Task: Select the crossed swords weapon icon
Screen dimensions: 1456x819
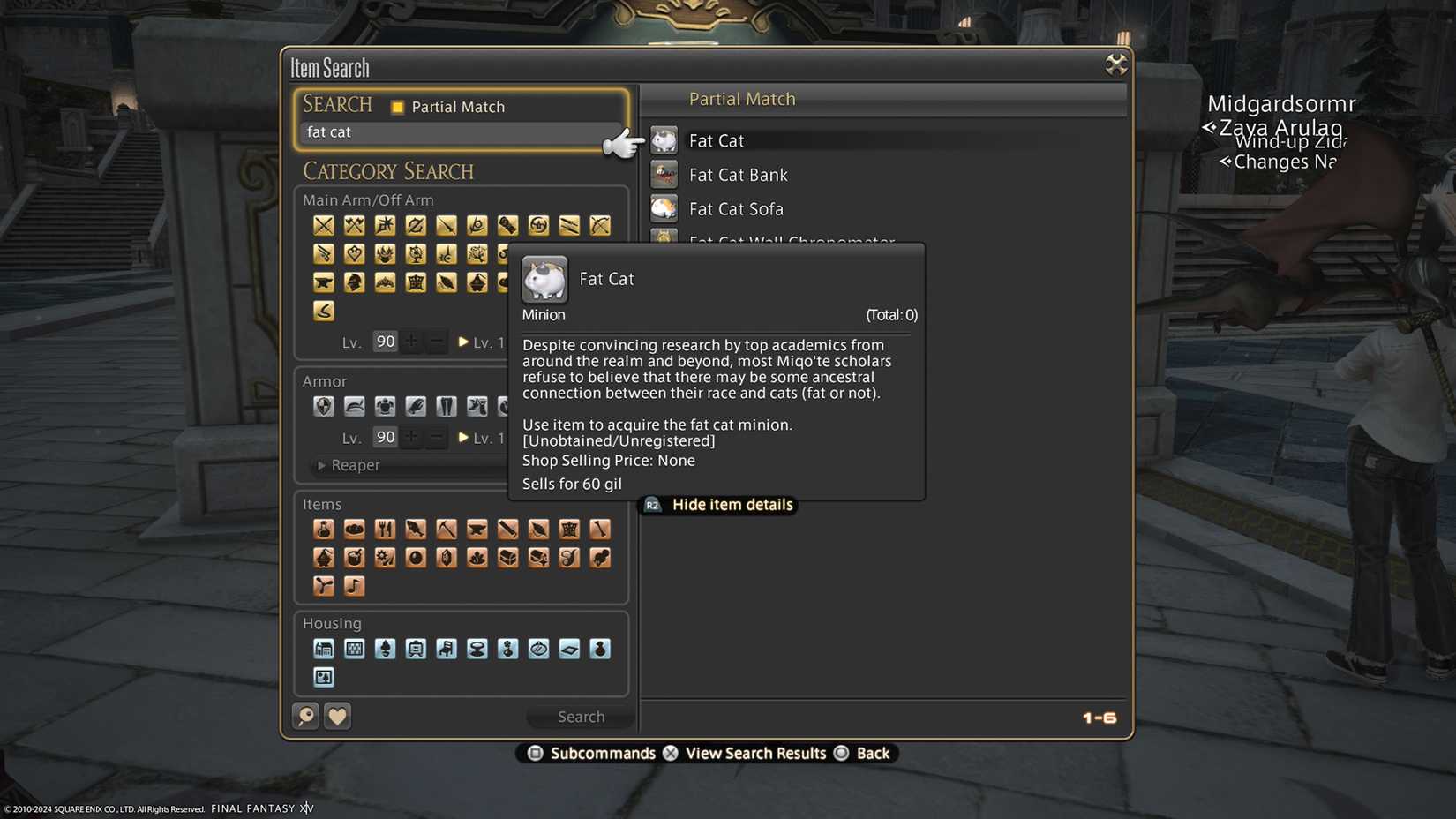Action: 323,225
